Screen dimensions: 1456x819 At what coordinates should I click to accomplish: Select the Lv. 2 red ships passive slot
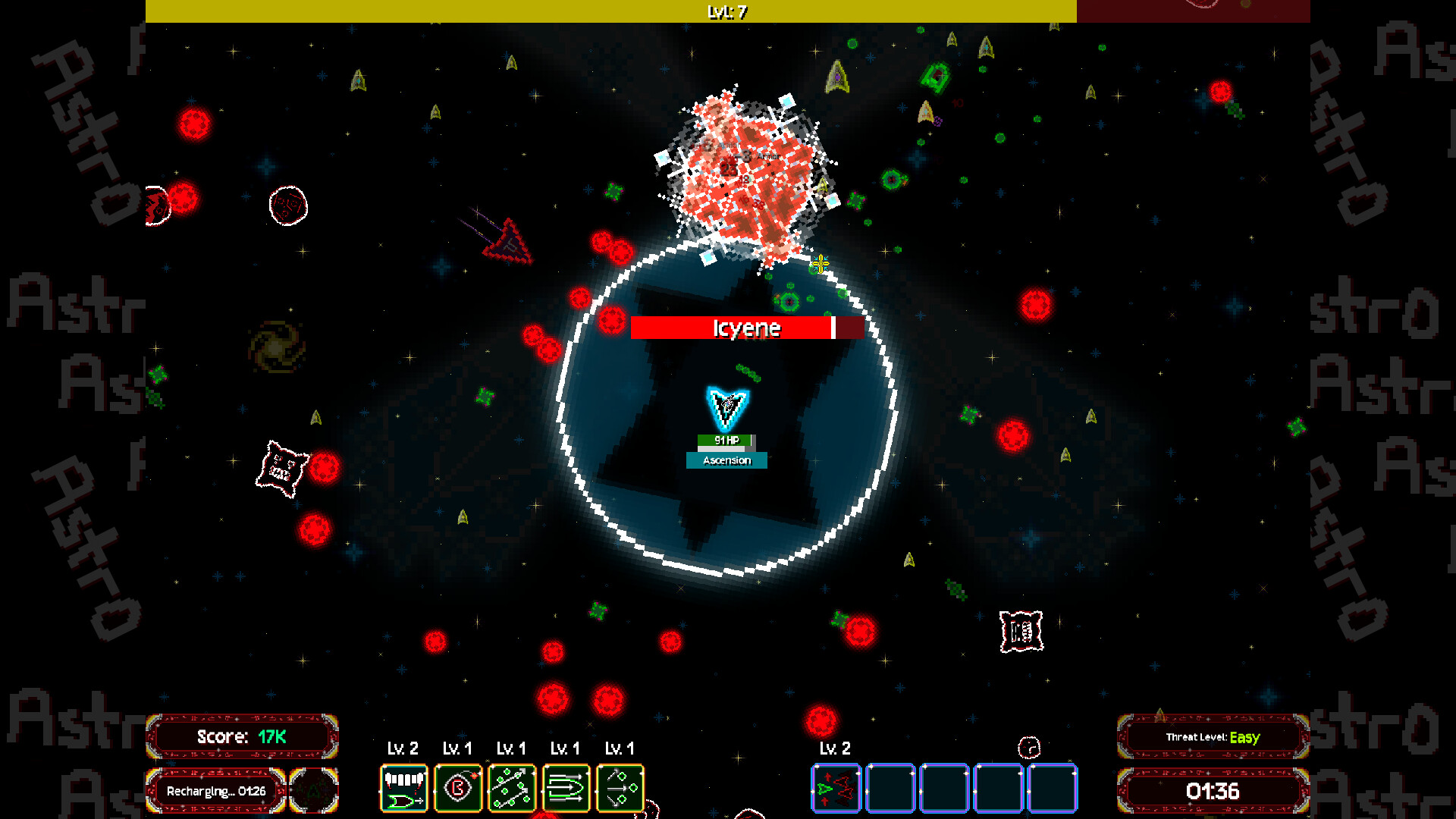[x=836, y=788]
